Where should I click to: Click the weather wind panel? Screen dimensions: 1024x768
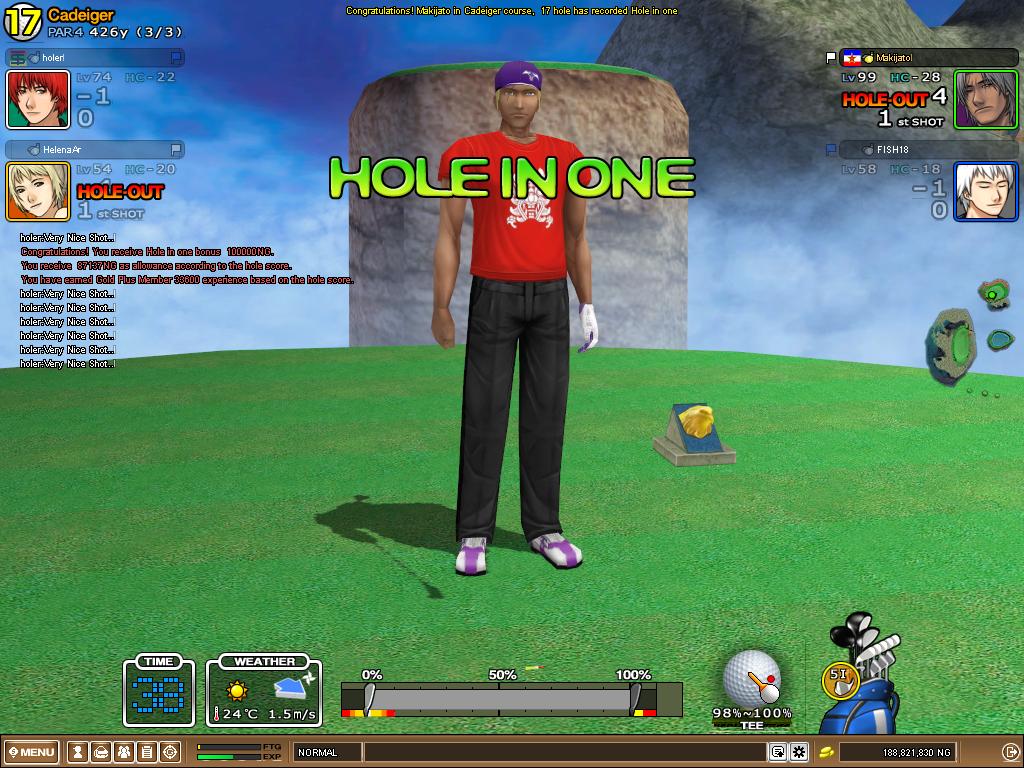[264, 692]
